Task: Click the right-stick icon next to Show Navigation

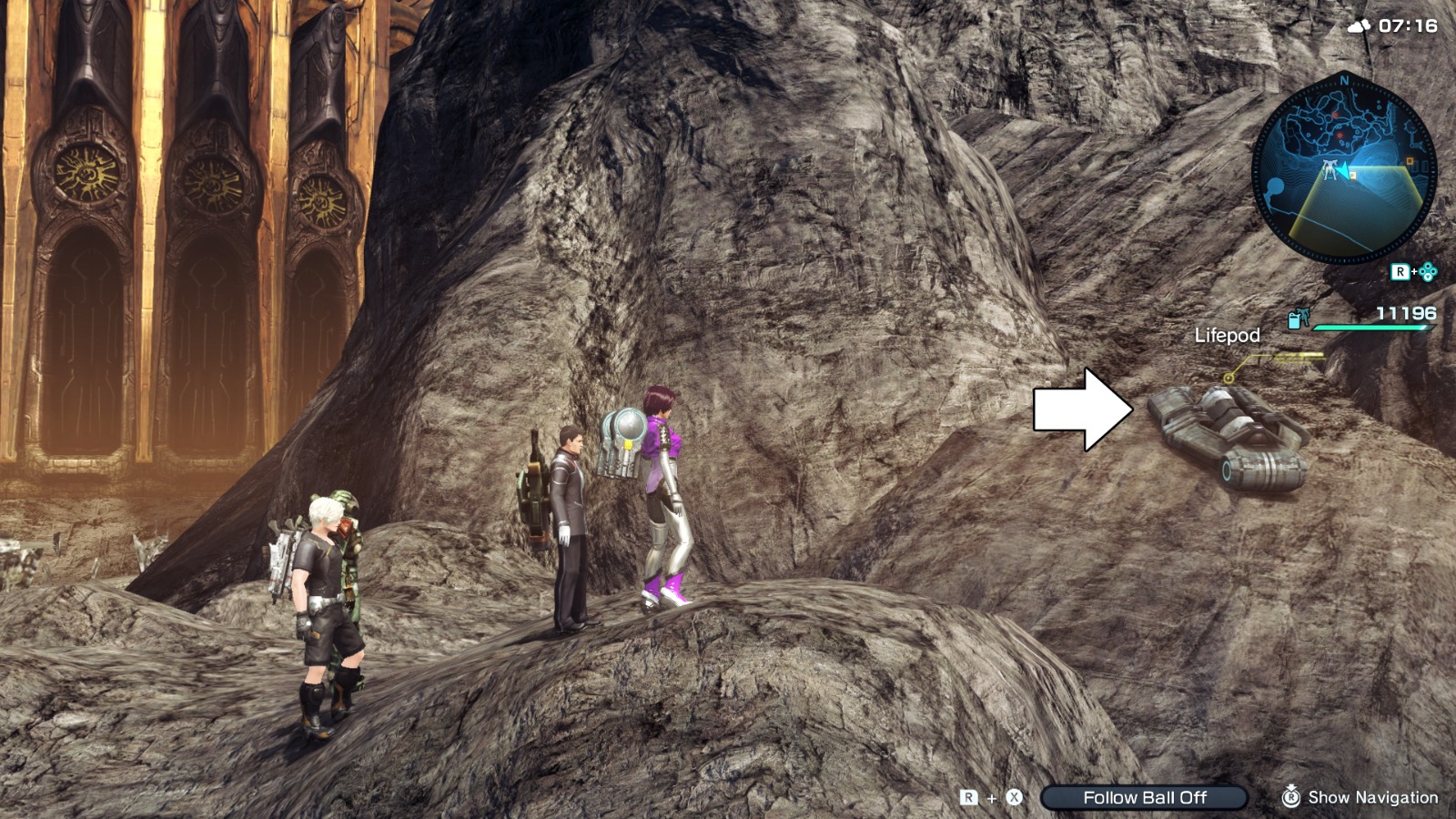Action: coord(1291,796)
